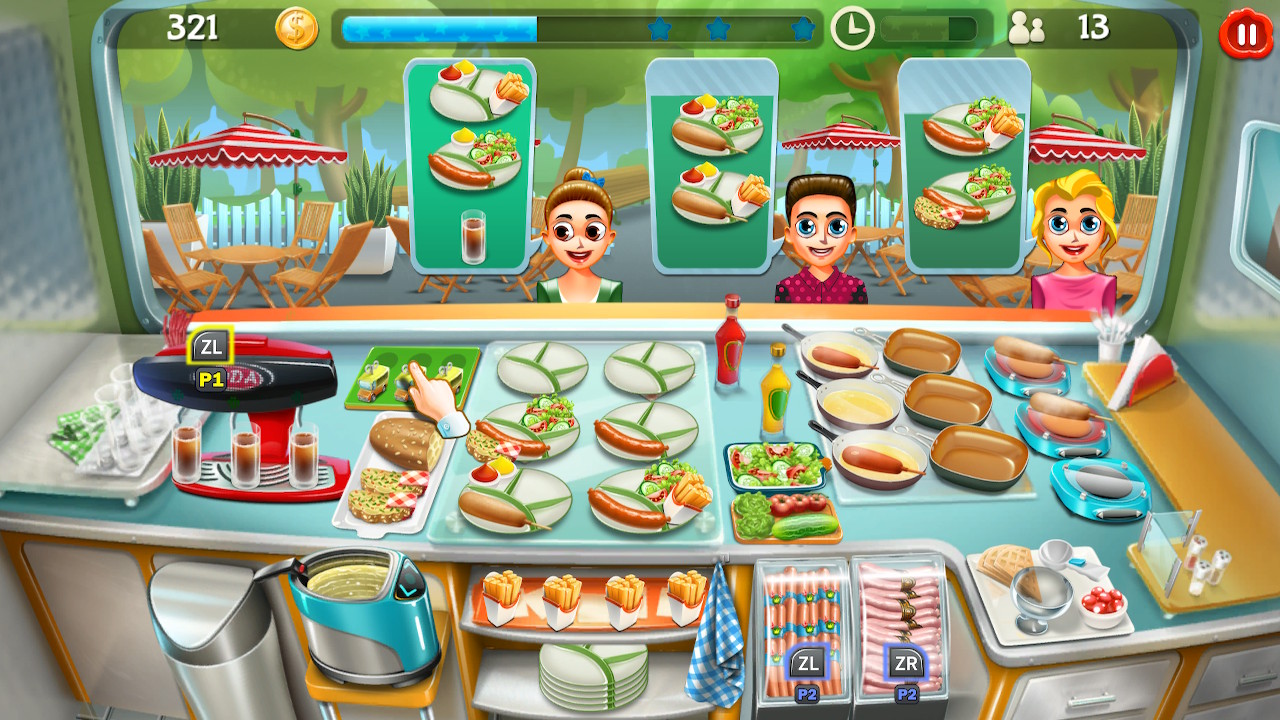
Task: Click the gold coin money icon
Action: [x=296, y=27]
